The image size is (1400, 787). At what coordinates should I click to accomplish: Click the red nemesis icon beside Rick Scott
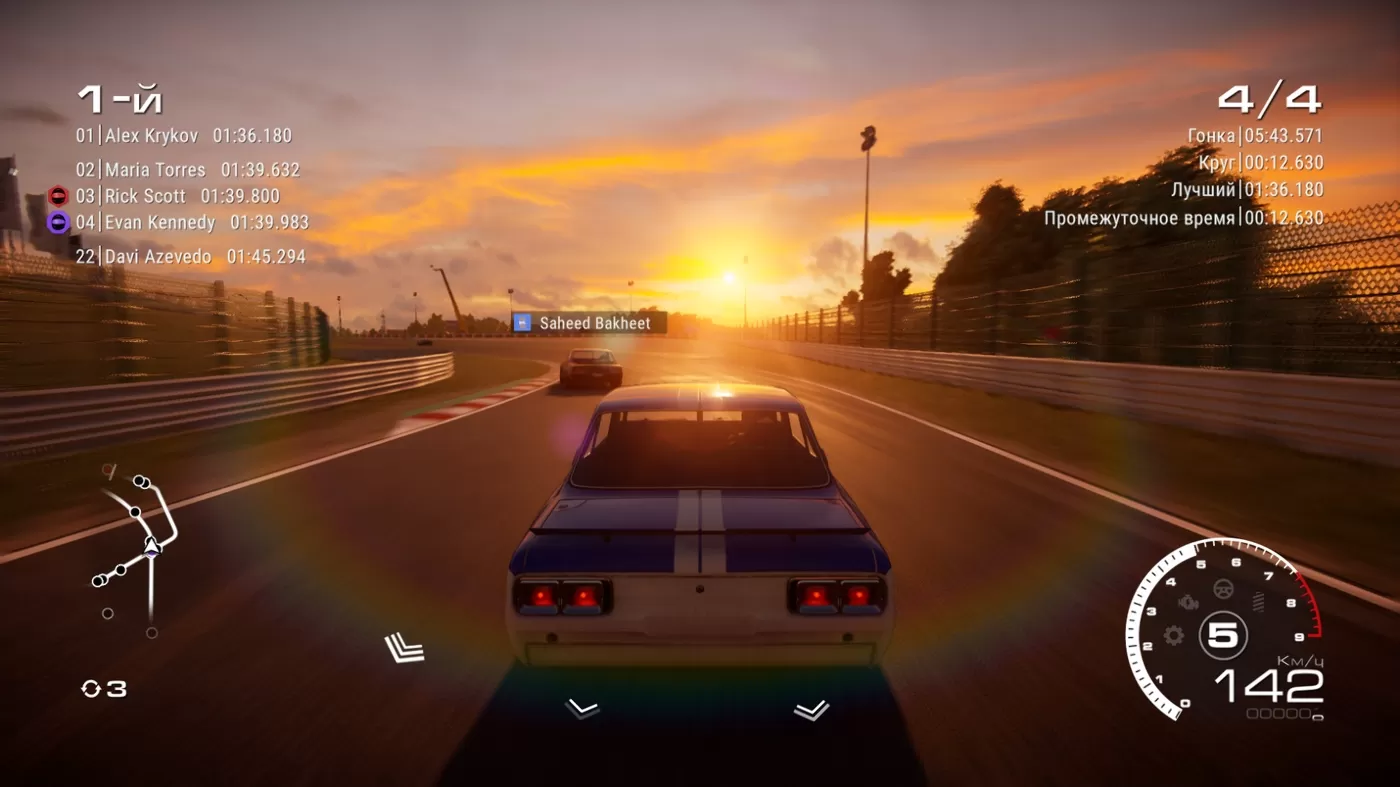(x=58, y=196)
